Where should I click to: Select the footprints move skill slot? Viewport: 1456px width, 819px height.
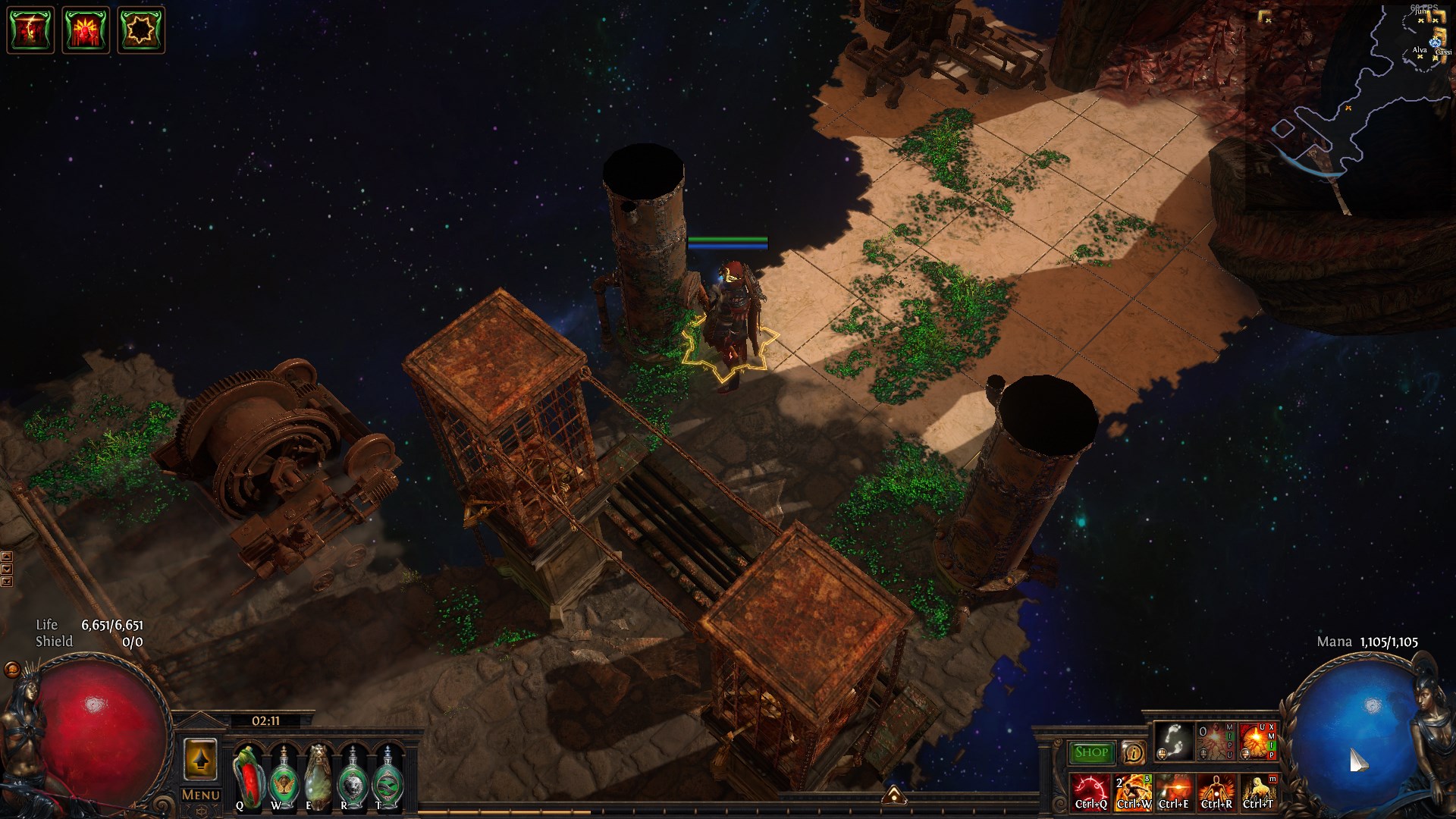click(1172, 741)
